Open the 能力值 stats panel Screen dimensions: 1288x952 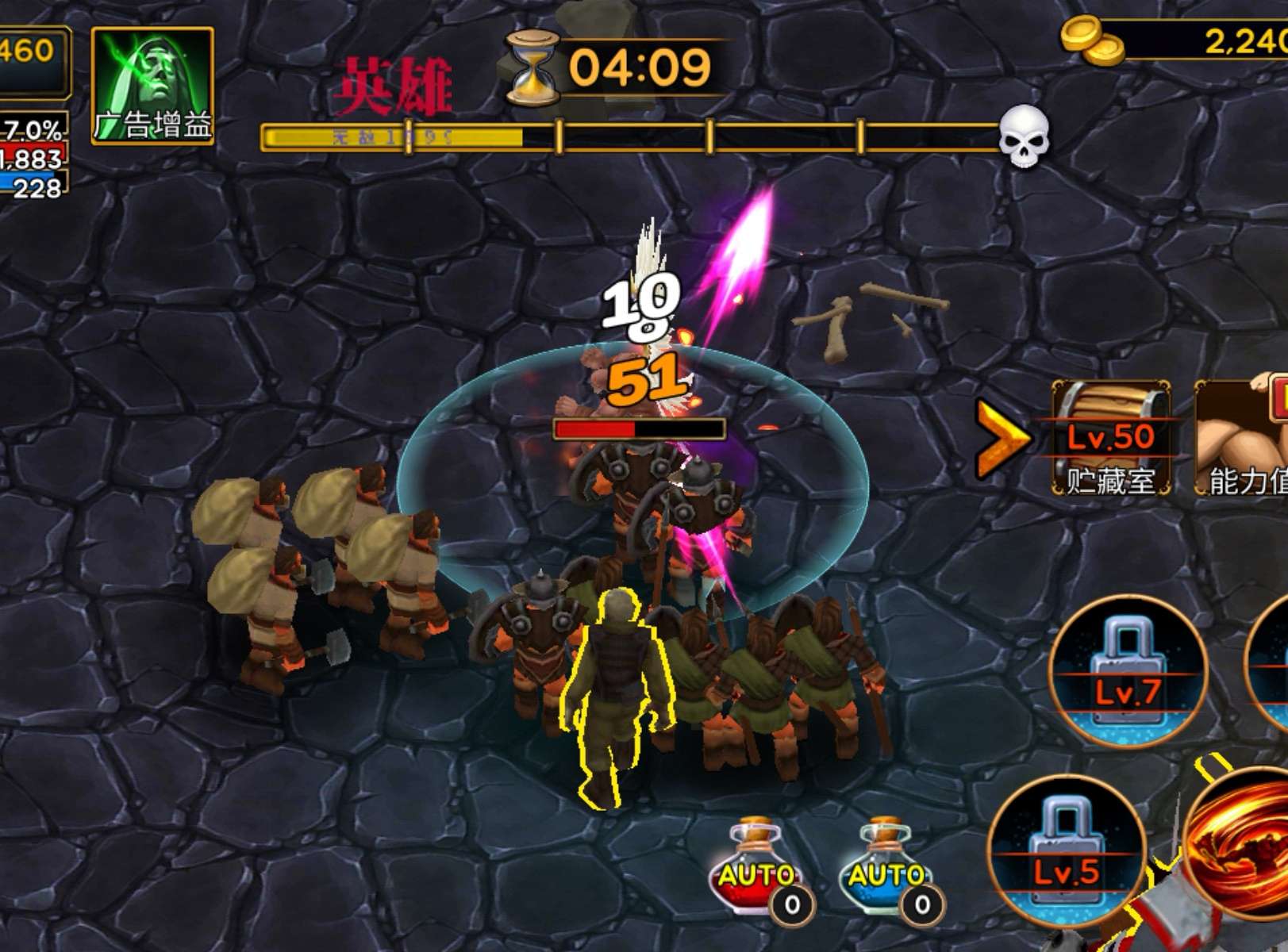click(1242, 438)
